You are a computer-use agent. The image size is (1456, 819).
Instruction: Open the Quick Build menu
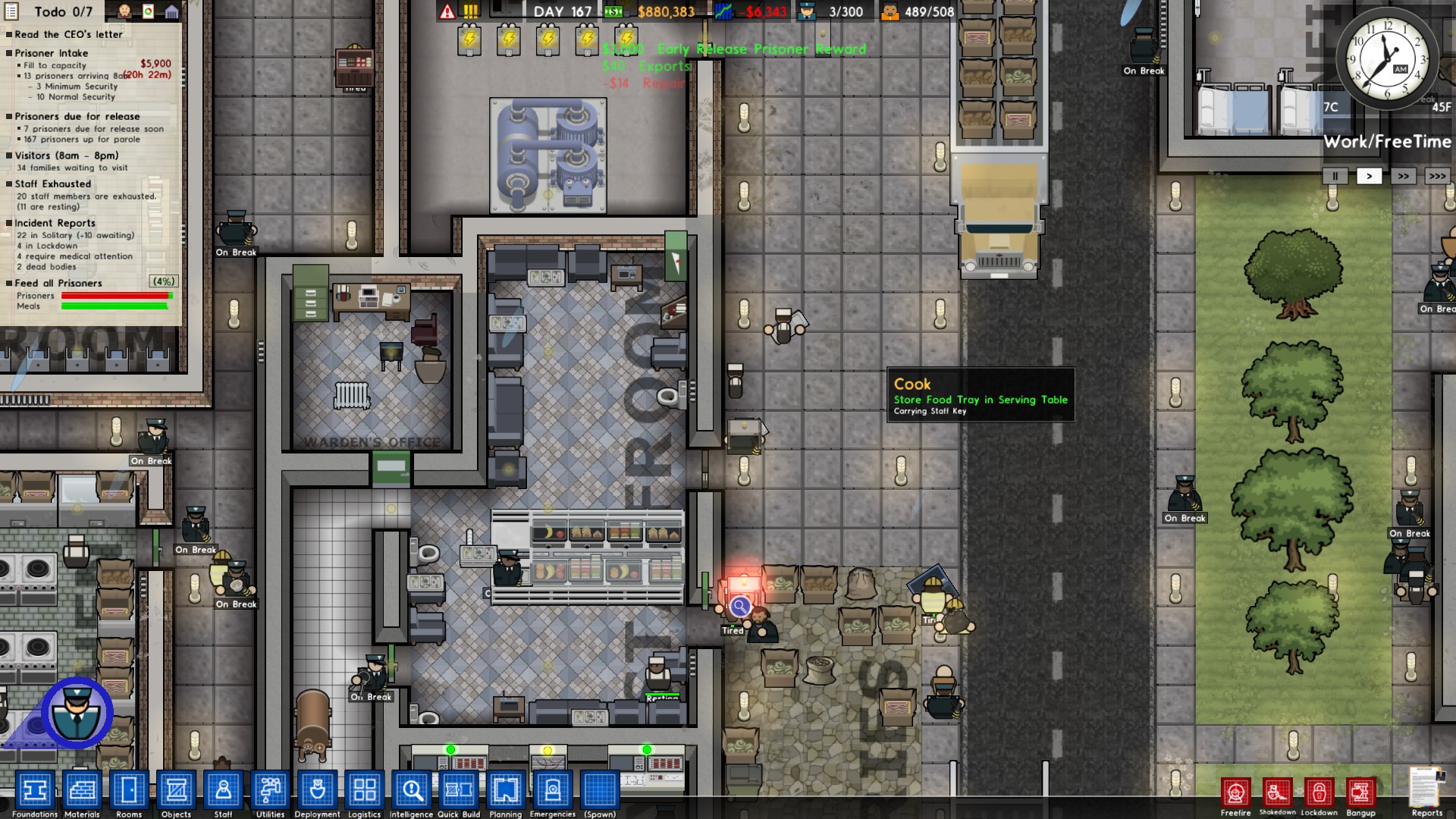(x=457, y=791)
